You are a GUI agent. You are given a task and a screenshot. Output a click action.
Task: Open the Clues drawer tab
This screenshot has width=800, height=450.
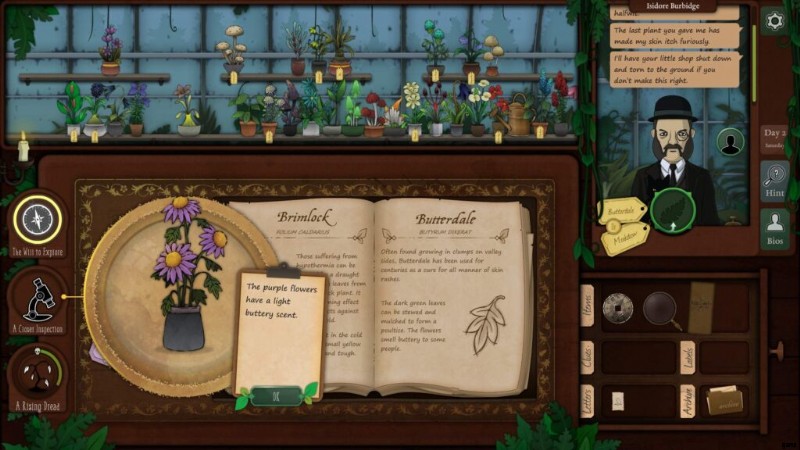(x=587, y=356)
